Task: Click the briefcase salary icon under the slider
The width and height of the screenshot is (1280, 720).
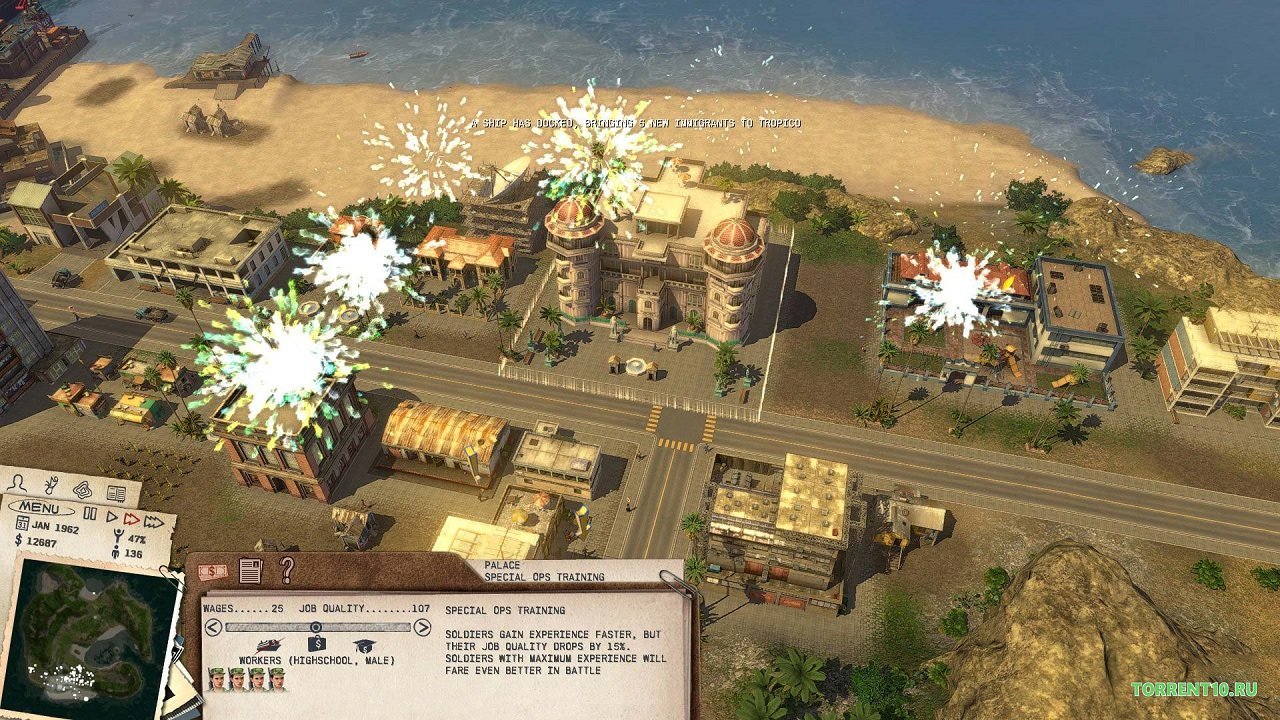Action: [315, 643]
